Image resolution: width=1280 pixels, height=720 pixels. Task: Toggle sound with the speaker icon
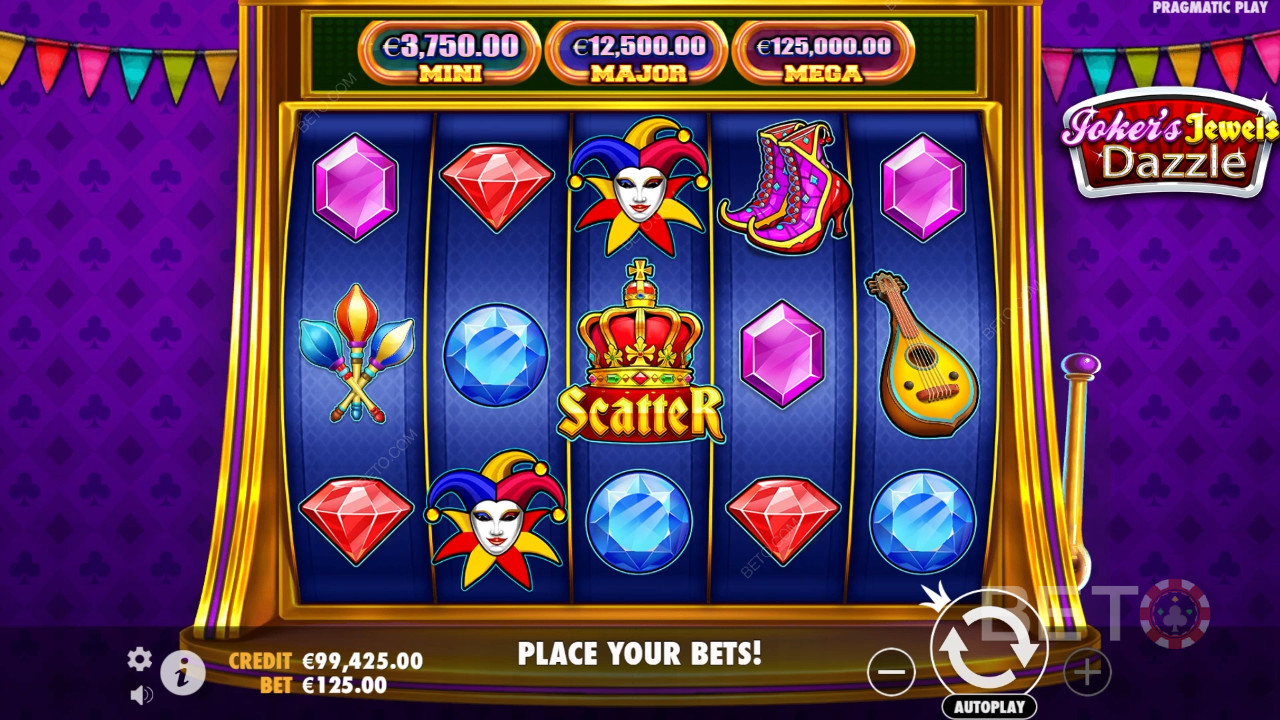(x=141, y=694)
